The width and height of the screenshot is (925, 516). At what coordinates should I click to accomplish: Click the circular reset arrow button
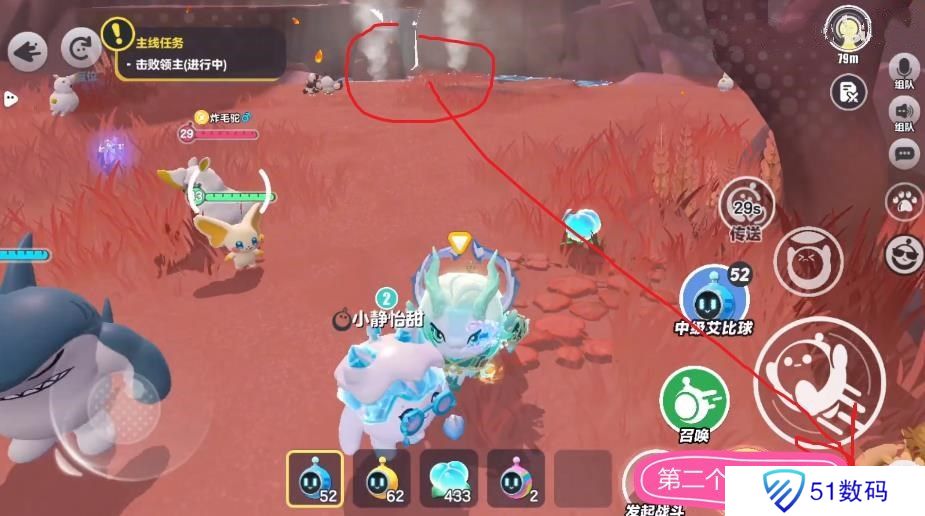pyautogui.click(x=79, y=48)
